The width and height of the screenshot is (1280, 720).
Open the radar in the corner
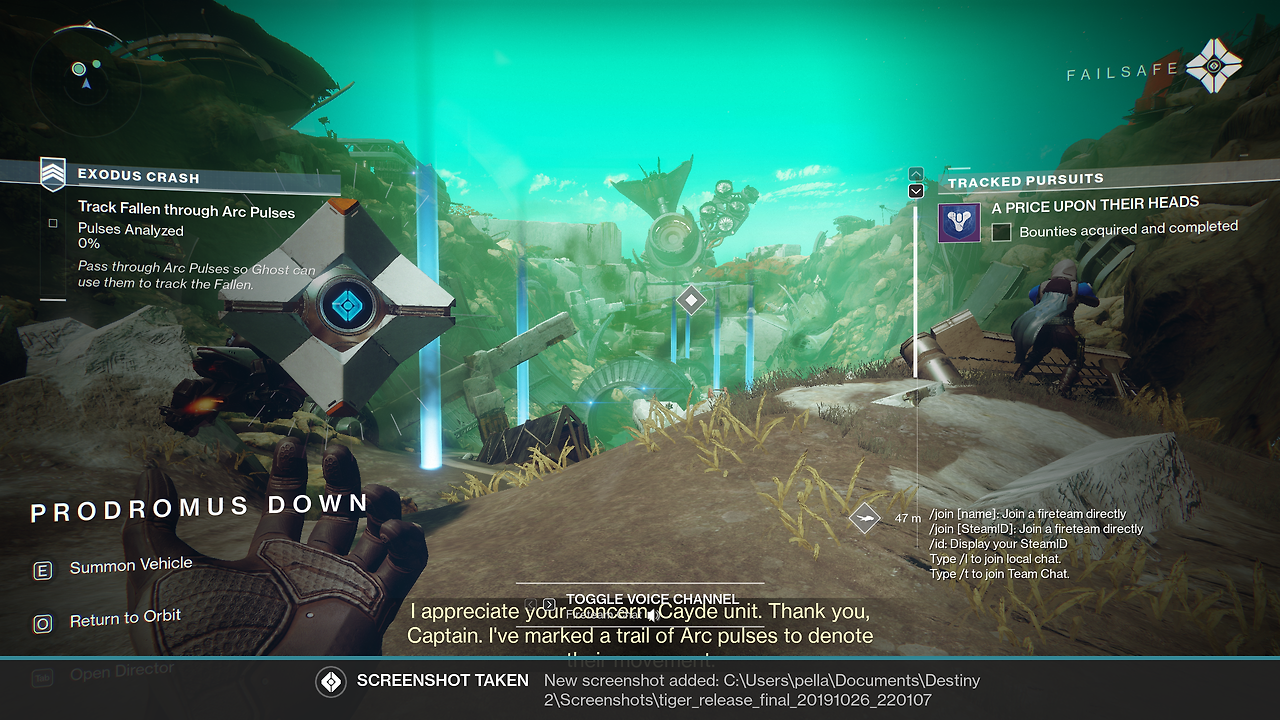tap(86, 75)
